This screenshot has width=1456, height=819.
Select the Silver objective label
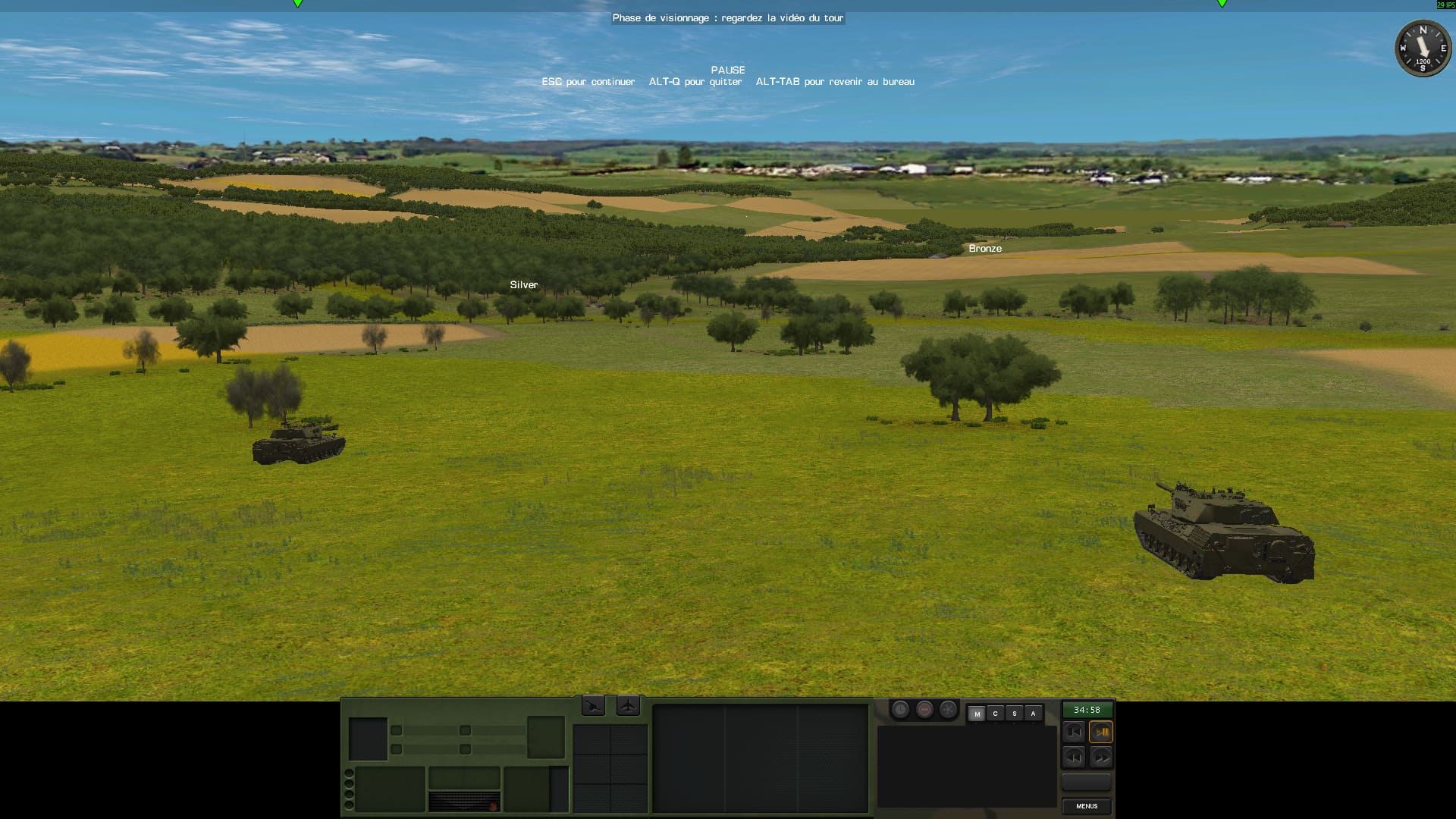point(523,285)
